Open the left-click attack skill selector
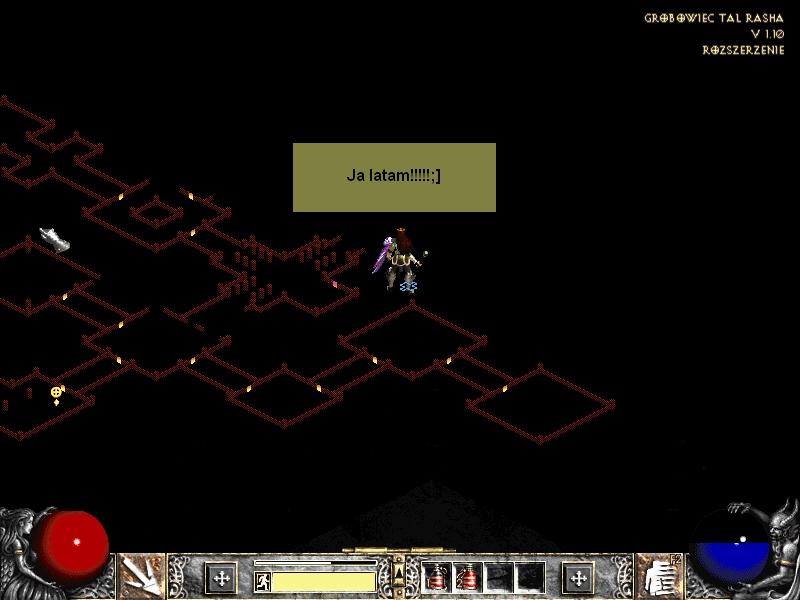The width and height of the screenshot is (800, 600). coord(142,577)
